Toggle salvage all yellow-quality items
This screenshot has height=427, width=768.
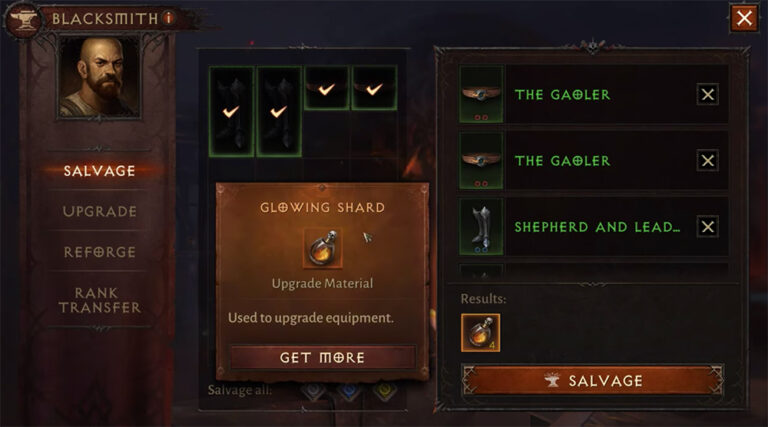[383, 390]
